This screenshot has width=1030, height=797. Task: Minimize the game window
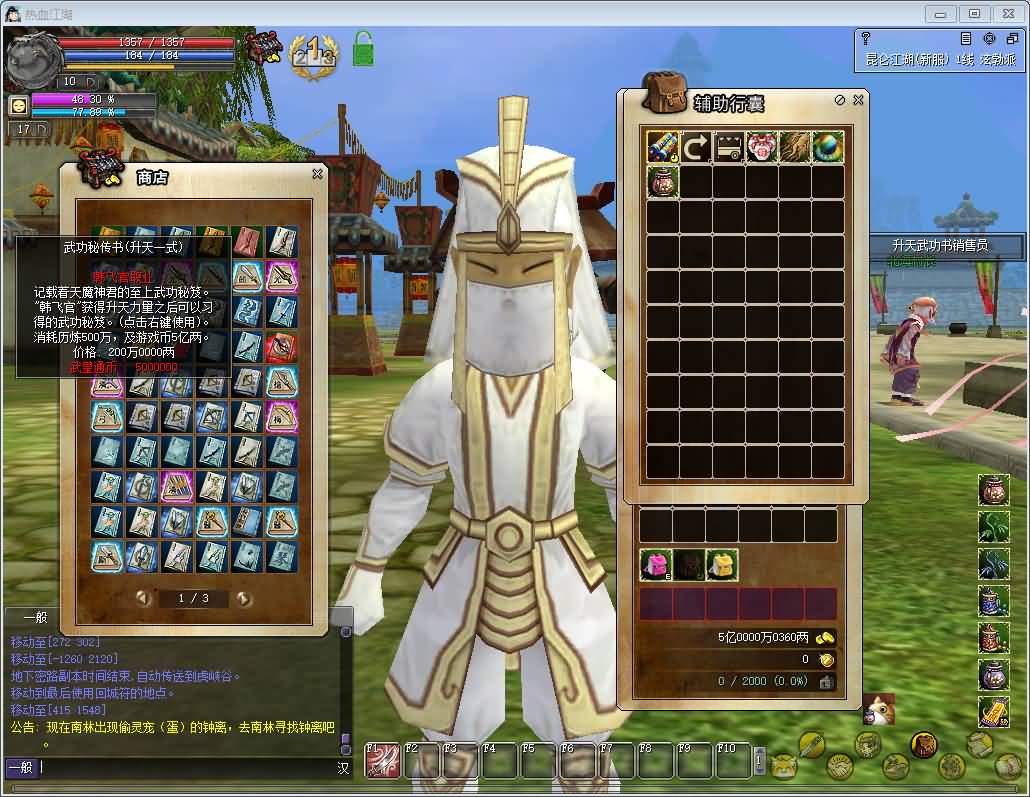940,13
